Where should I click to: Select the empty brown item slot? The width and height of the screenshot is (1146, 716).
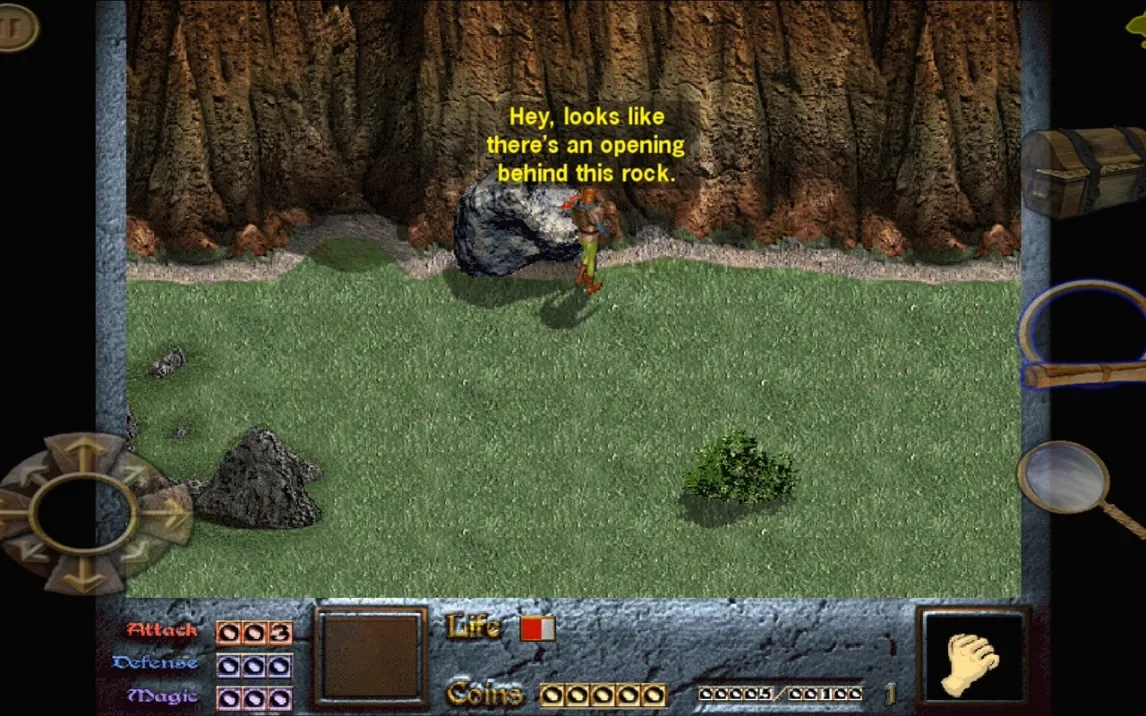click(x=370, y=657)
